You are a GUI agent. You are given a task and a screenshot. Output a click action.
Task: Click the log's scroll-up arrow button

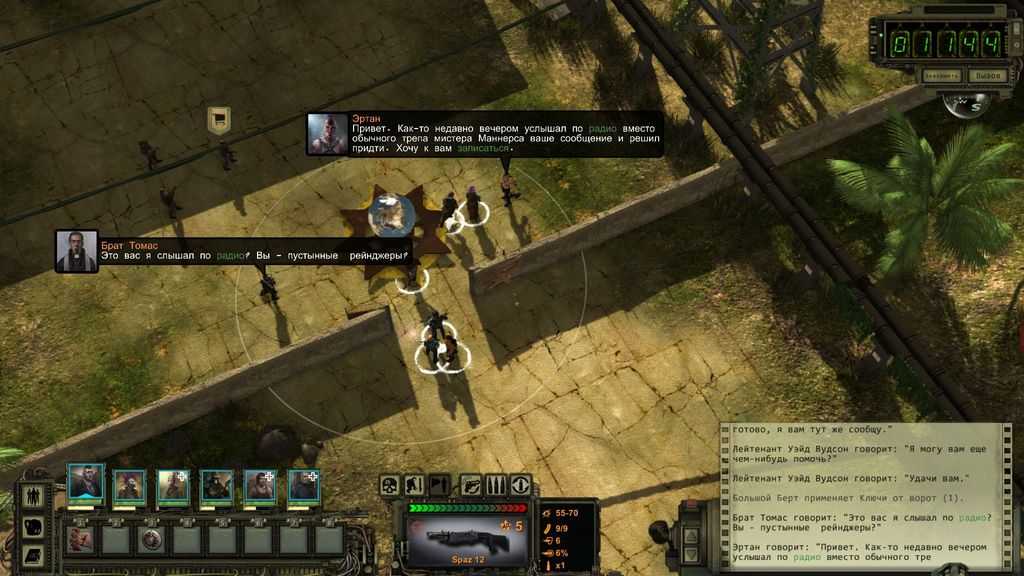[x=691, y=535]
